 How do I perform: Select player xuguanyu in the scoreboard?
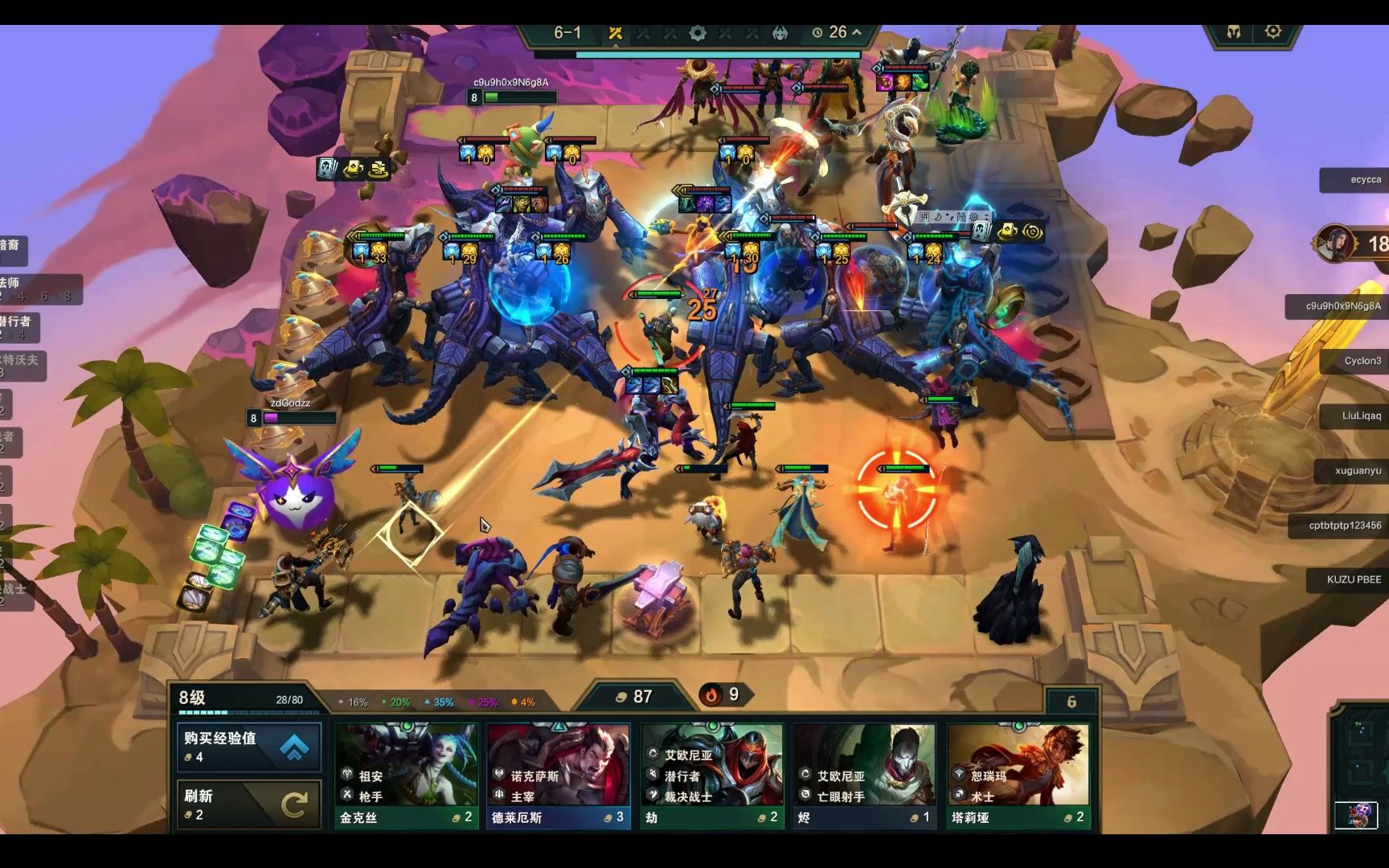(x=1357, y=471)
